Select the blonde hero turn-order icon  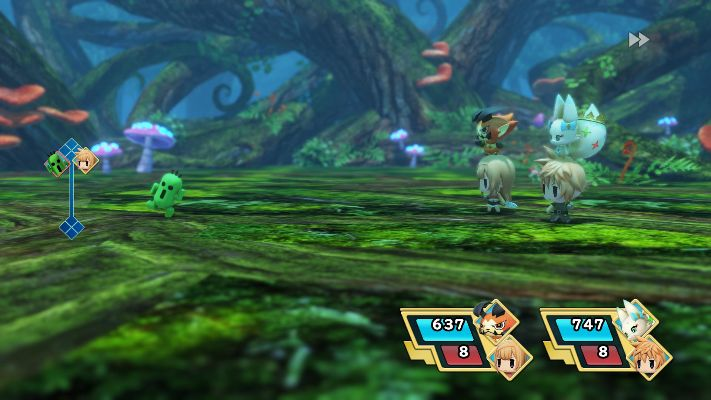[x=86, y=160]
